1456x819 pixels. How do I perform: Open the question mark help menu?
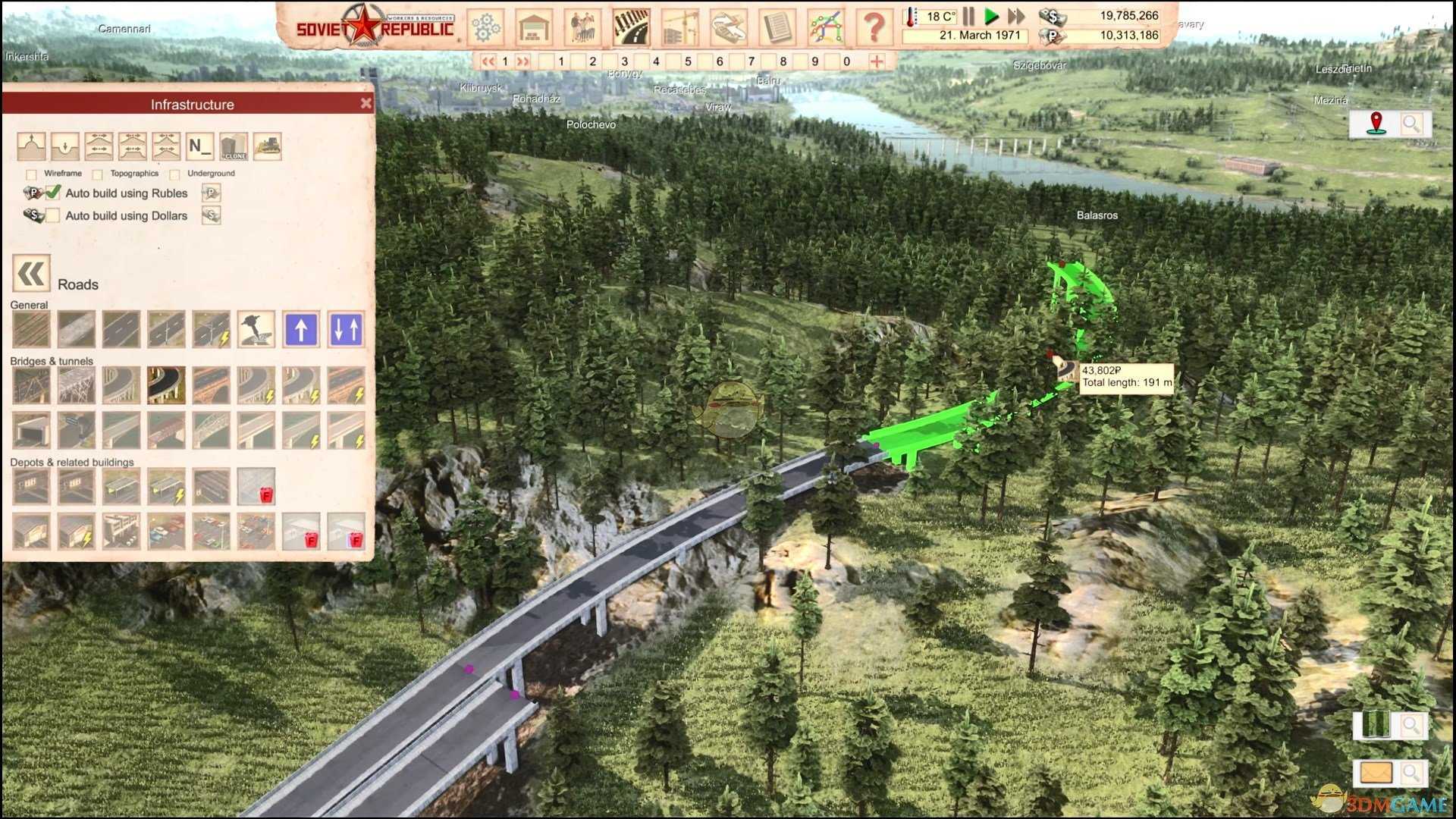(874, 27)
